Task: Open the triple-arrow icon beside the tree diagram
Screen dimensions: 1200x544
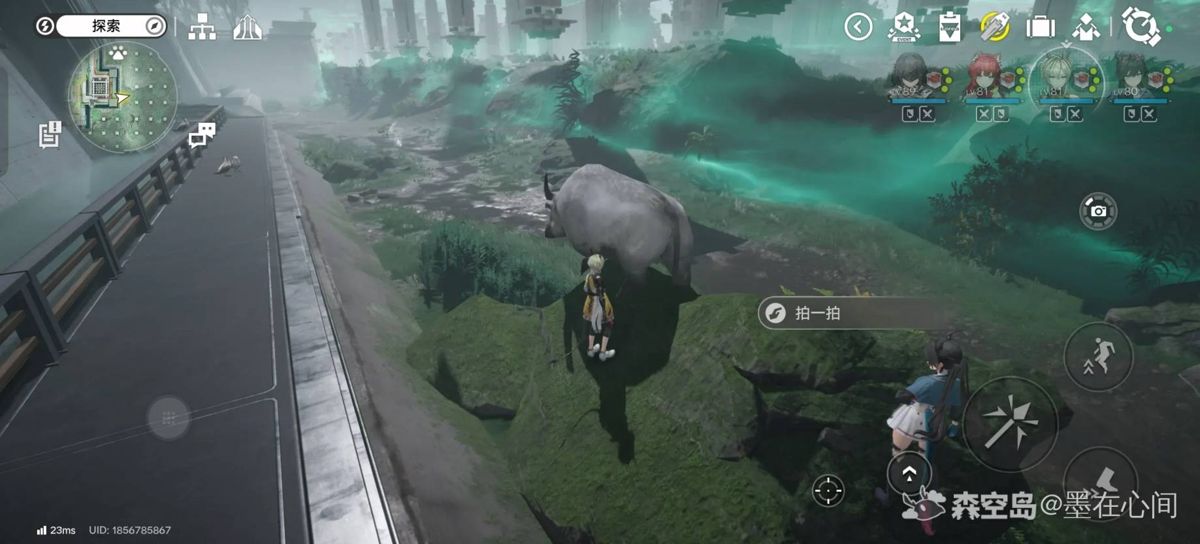Action: pos(247,27)
